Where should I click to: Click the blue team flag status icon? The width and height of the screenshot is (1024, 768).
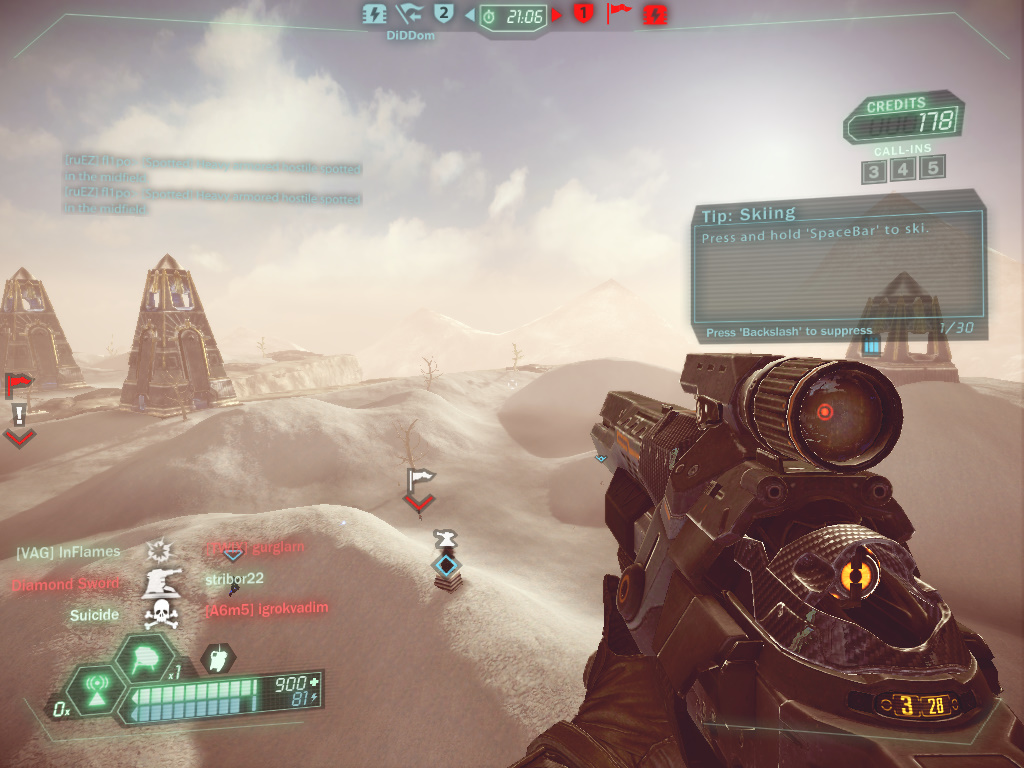point(409,14)
